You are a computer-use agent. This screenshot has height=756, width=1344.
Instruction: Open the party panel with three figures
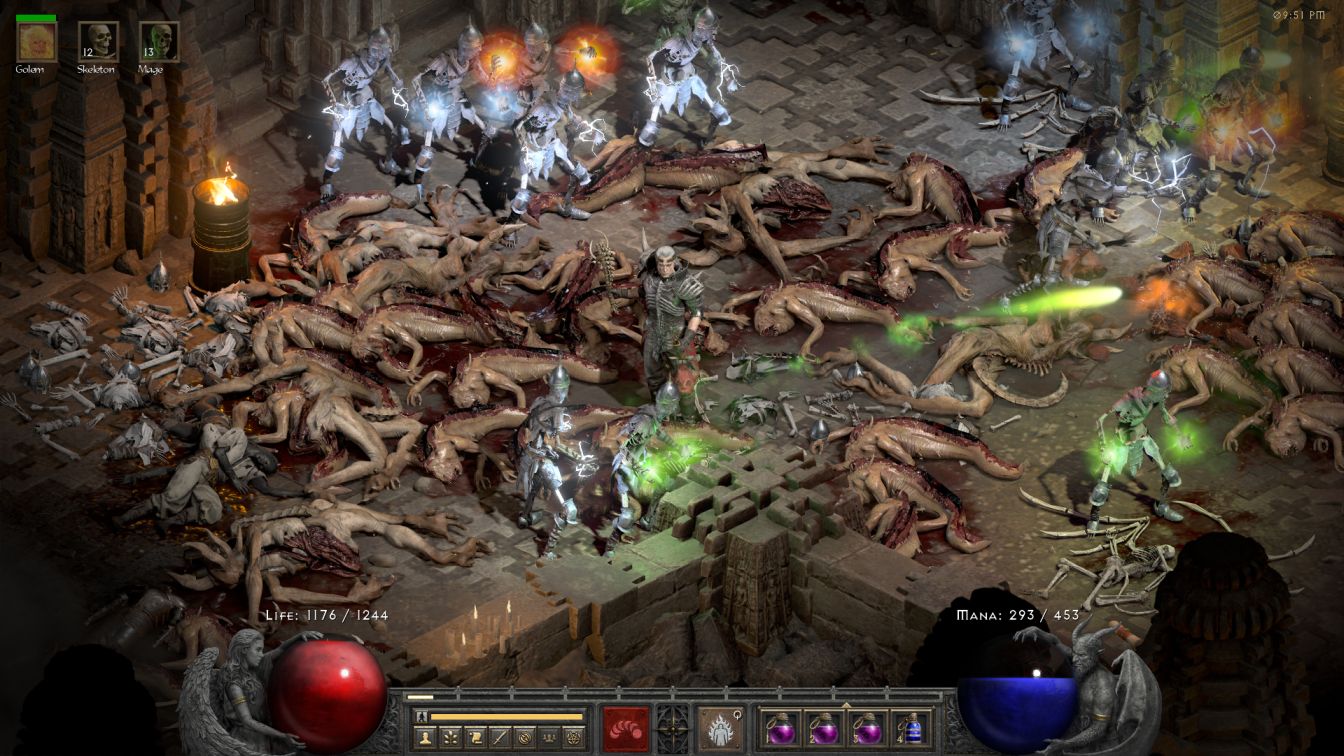pos(547,738)
